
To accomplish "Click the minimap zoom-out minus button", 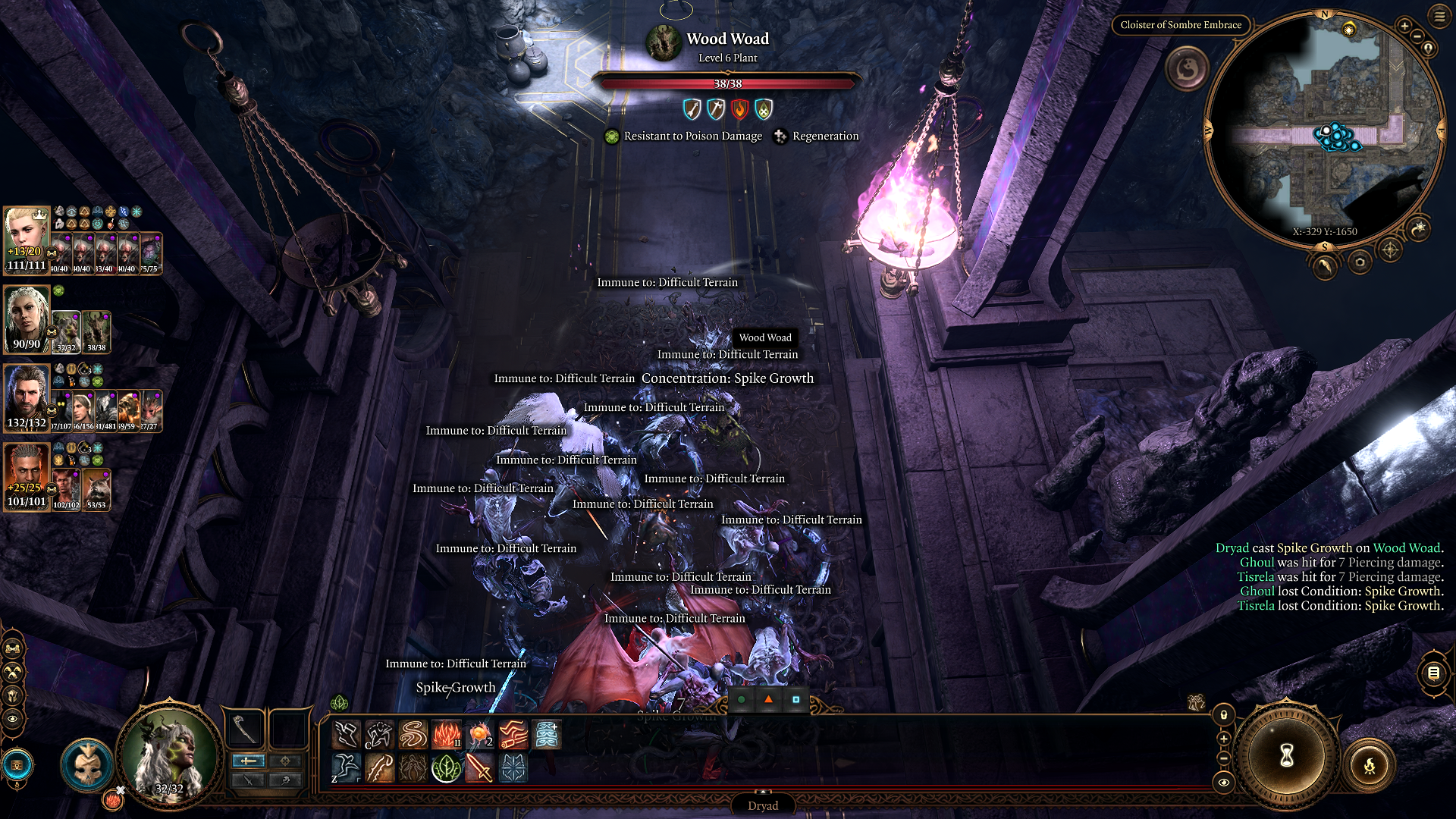I will pyautogui.click(x=1417, y=36).
